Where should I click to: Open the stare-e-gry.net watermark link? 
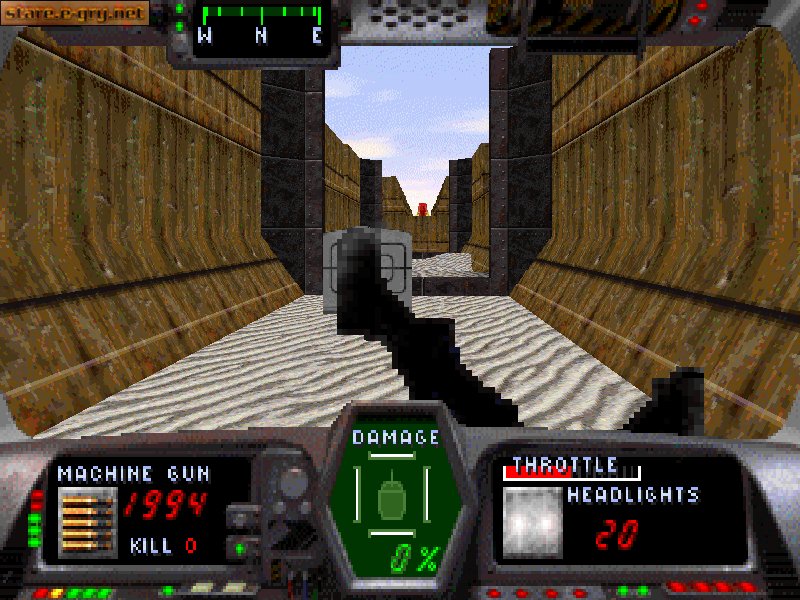click(75, 13)
